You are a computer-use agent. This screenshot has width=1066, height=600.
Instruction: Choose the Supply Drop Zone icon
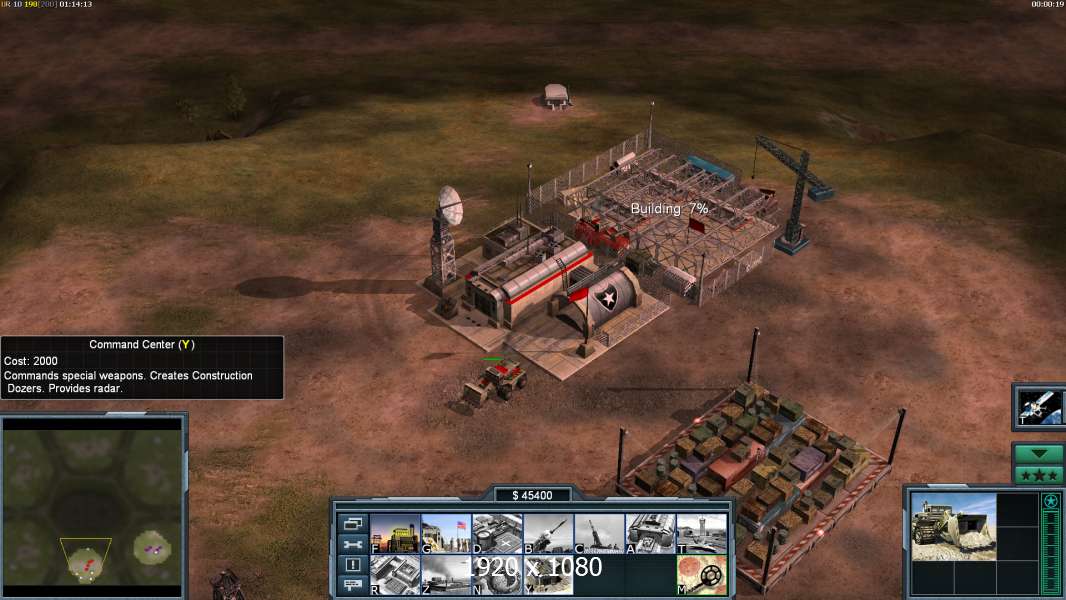pyautogui.click(x=446, y=575)
